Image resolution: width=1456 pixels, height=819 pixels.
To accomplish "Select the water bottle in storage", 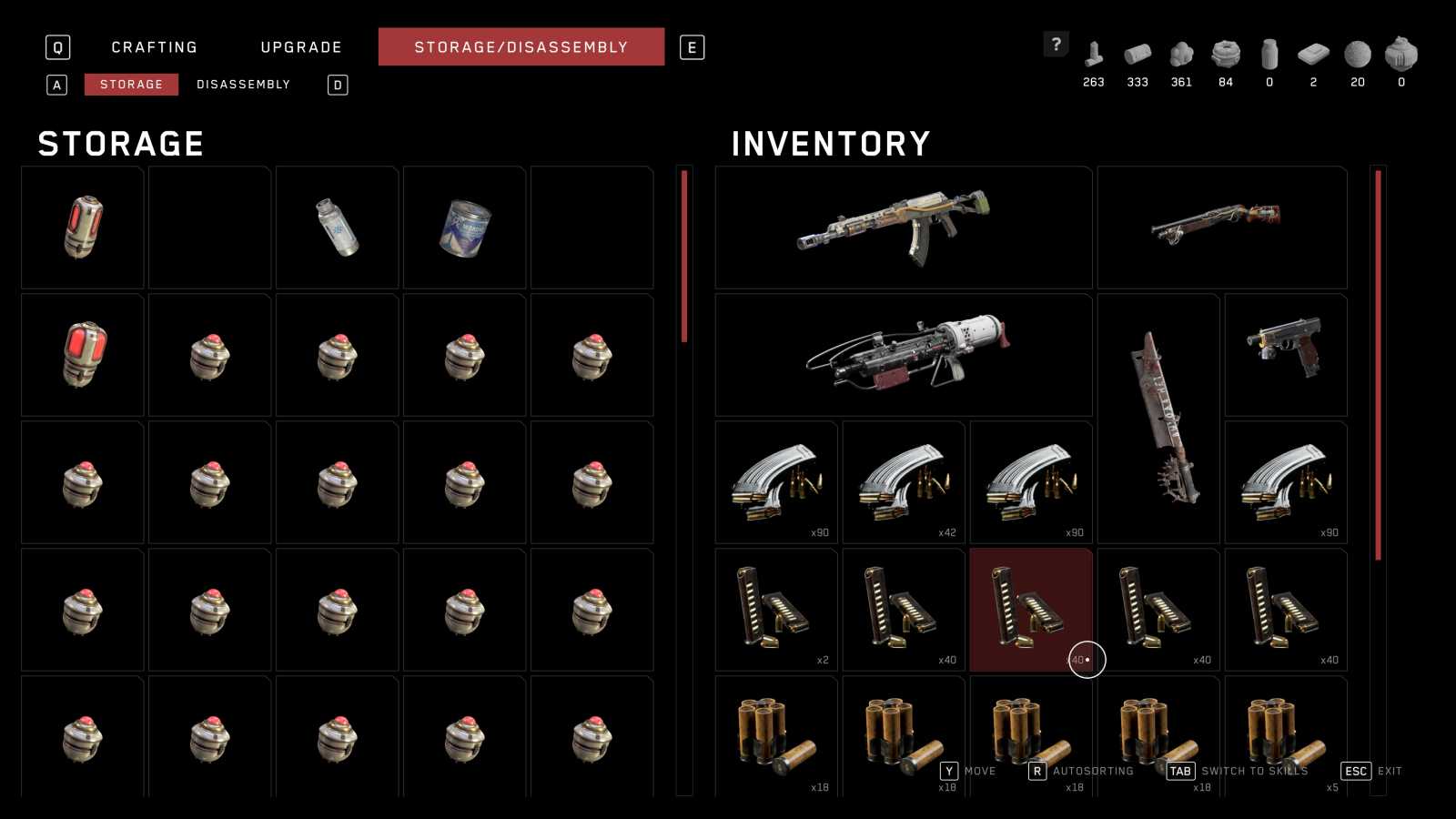I will (x=337, y=227).
